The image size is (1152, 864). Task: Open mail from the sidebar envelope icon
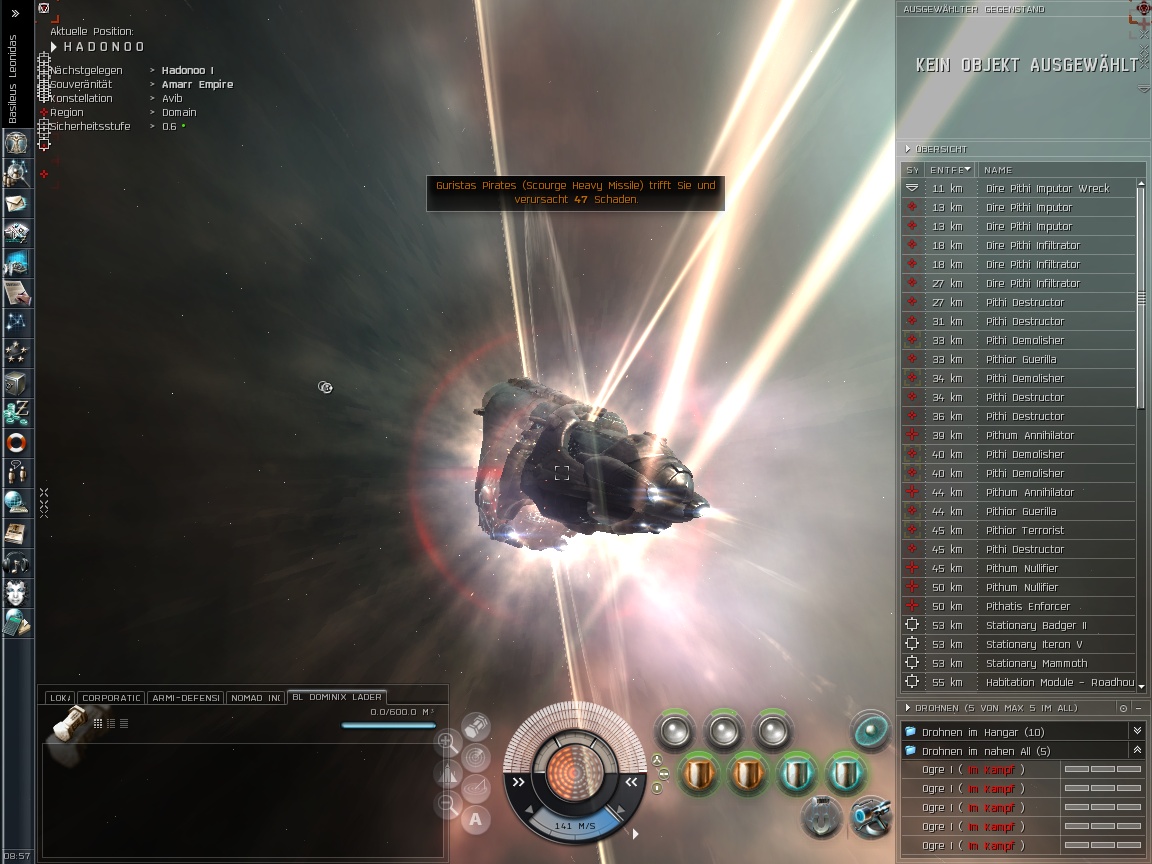(x=17, y=203)
